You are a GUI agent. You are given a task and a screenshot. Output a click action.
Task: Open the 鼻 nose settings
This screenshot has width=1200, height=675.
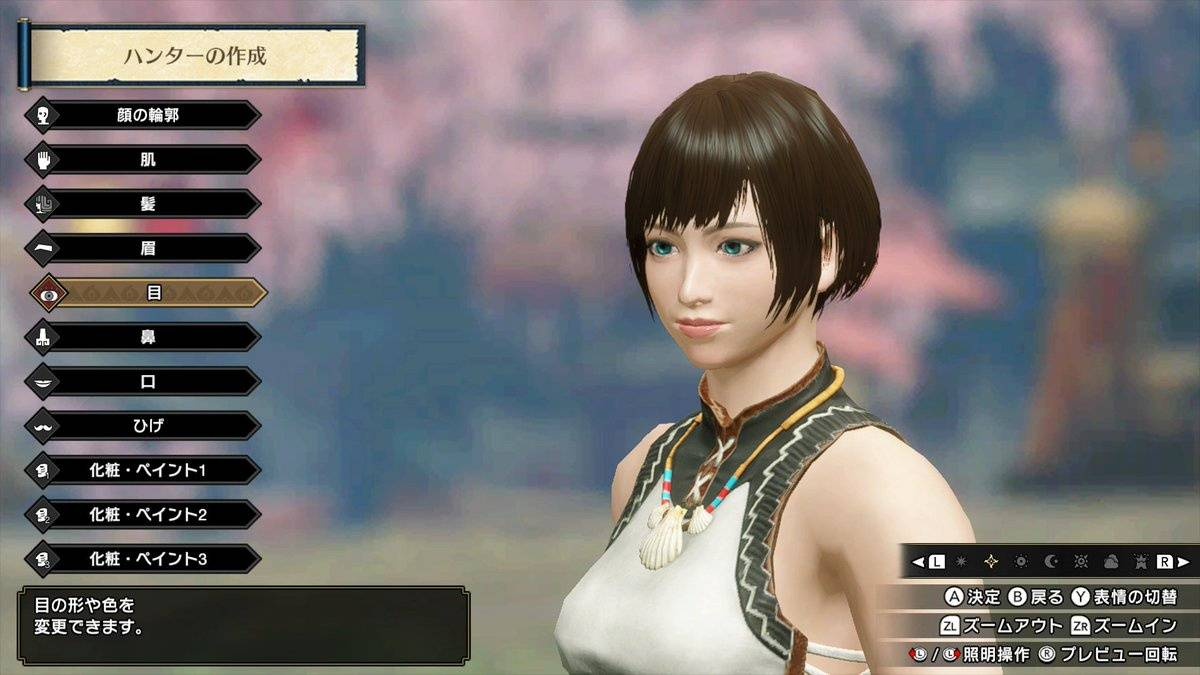click(x=147, y=337)
